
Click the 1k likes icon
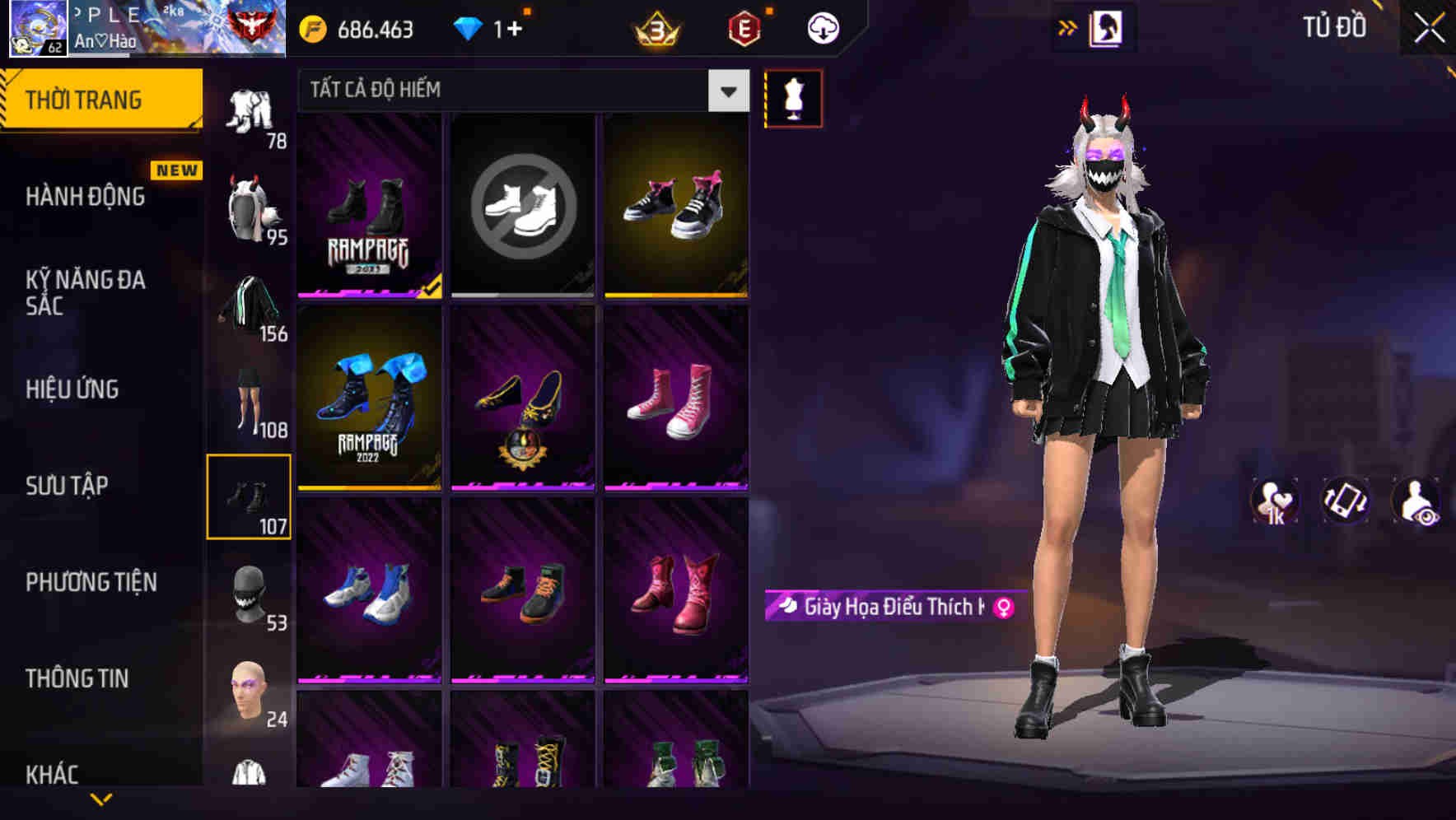pyautogui.click(x=1276, y=502)
